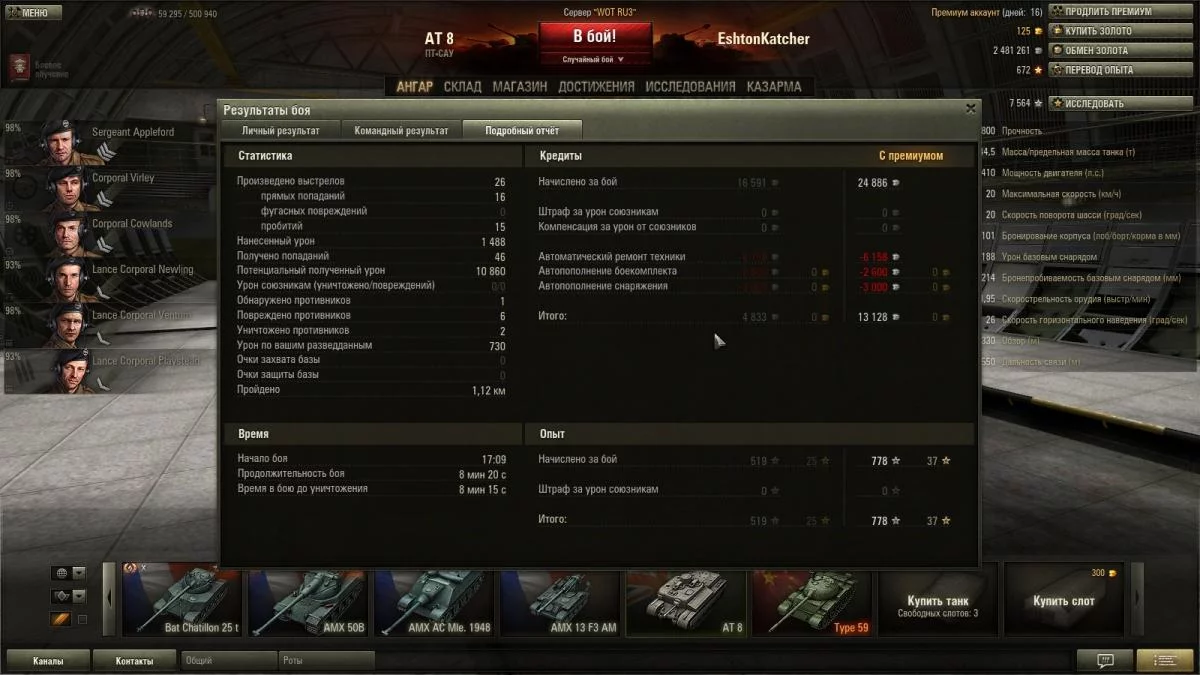
Task: Open the Случайный бой battle type dropdown
Action: pos(594,60)
